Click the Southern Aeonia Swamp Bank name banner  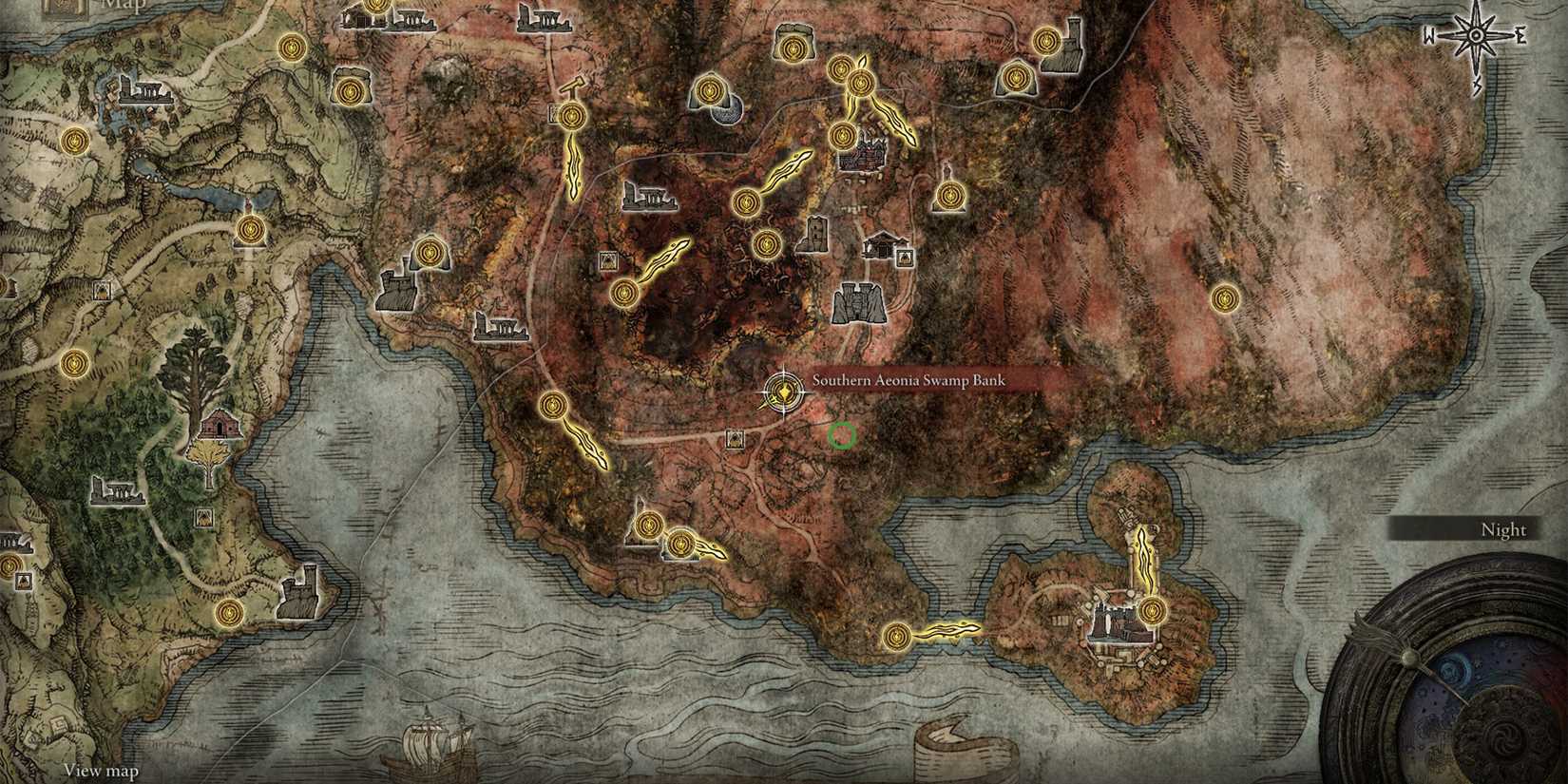coord(908,379)
